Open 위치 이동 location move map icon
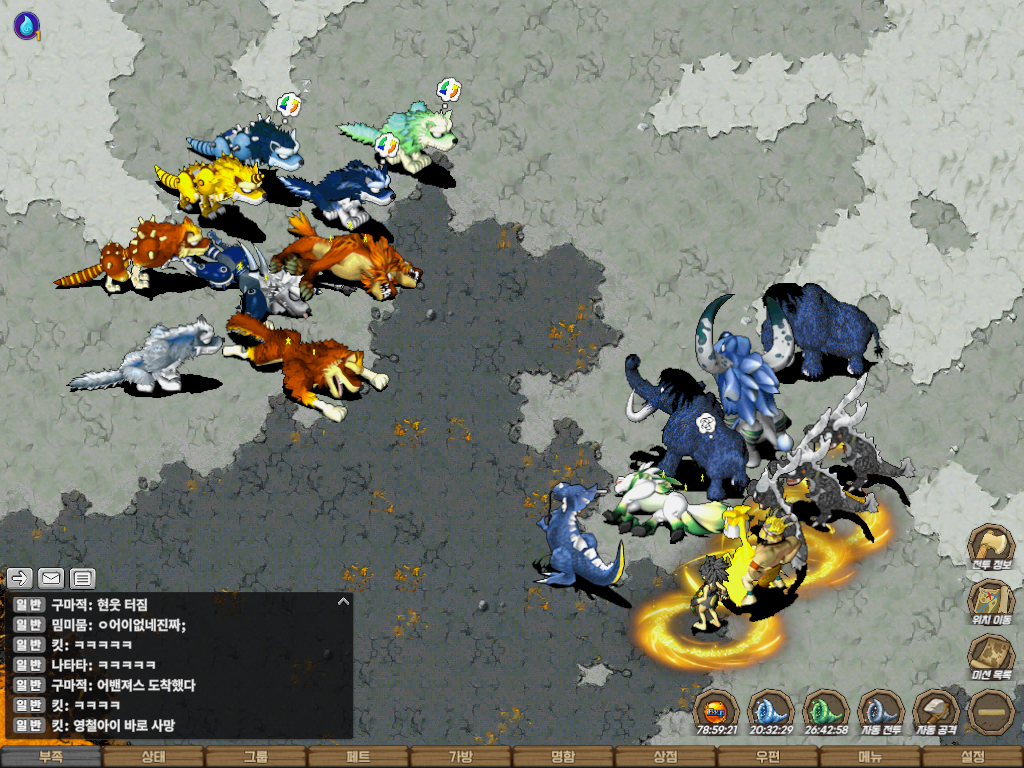This screenshot has height=768, width=1024. coord(990,602)
